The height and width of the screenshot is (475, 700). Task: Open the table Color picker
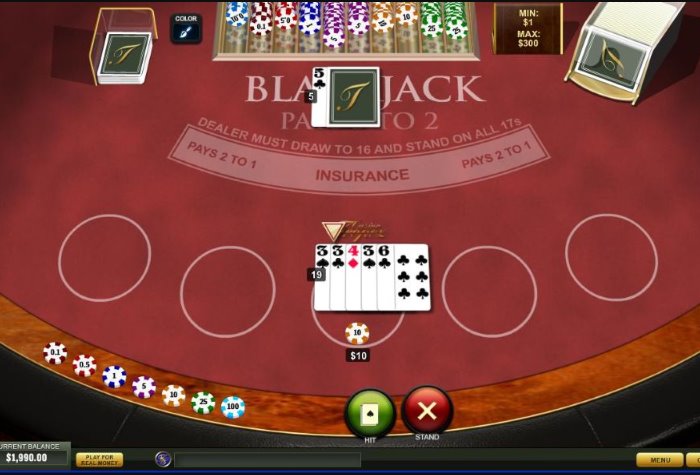[x=186, y=29]
